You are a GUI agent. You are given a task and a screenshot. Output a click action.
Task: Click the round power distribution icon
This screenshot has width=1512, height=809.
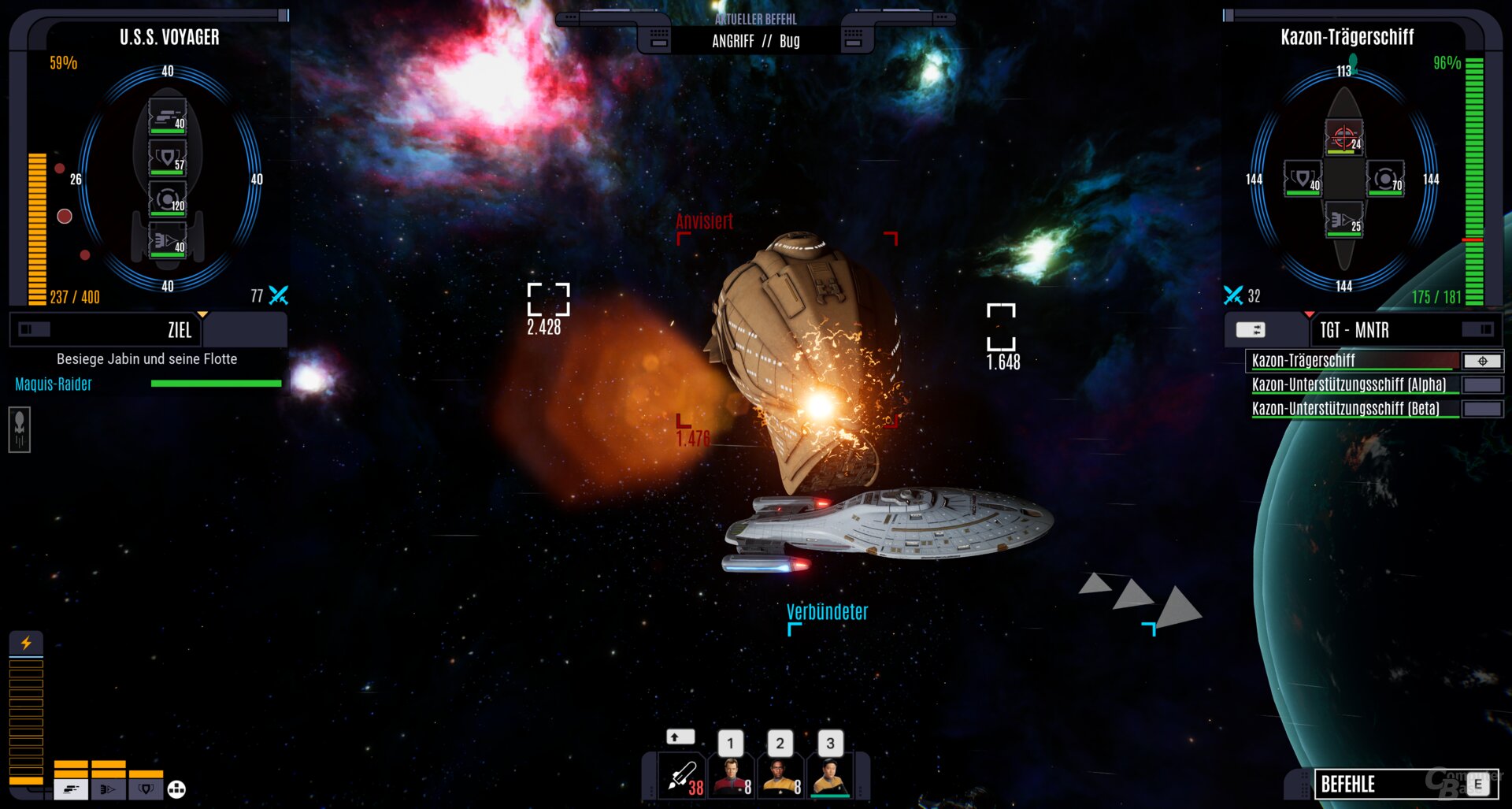[176, 789]
